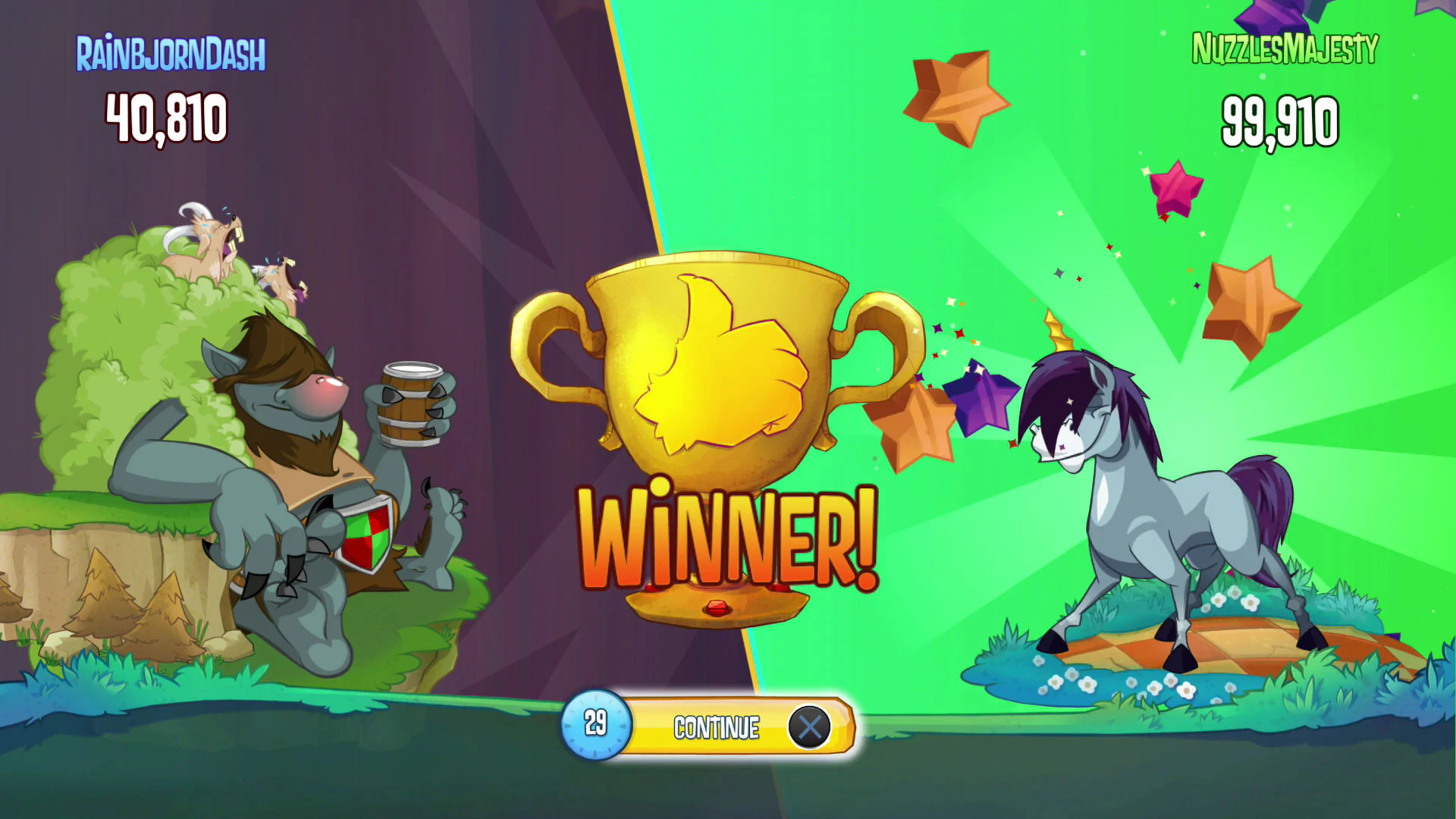The height and width of the screenshot is (819, 1456).
Task: Click the reclining yak character on the left
Action: 303,470
